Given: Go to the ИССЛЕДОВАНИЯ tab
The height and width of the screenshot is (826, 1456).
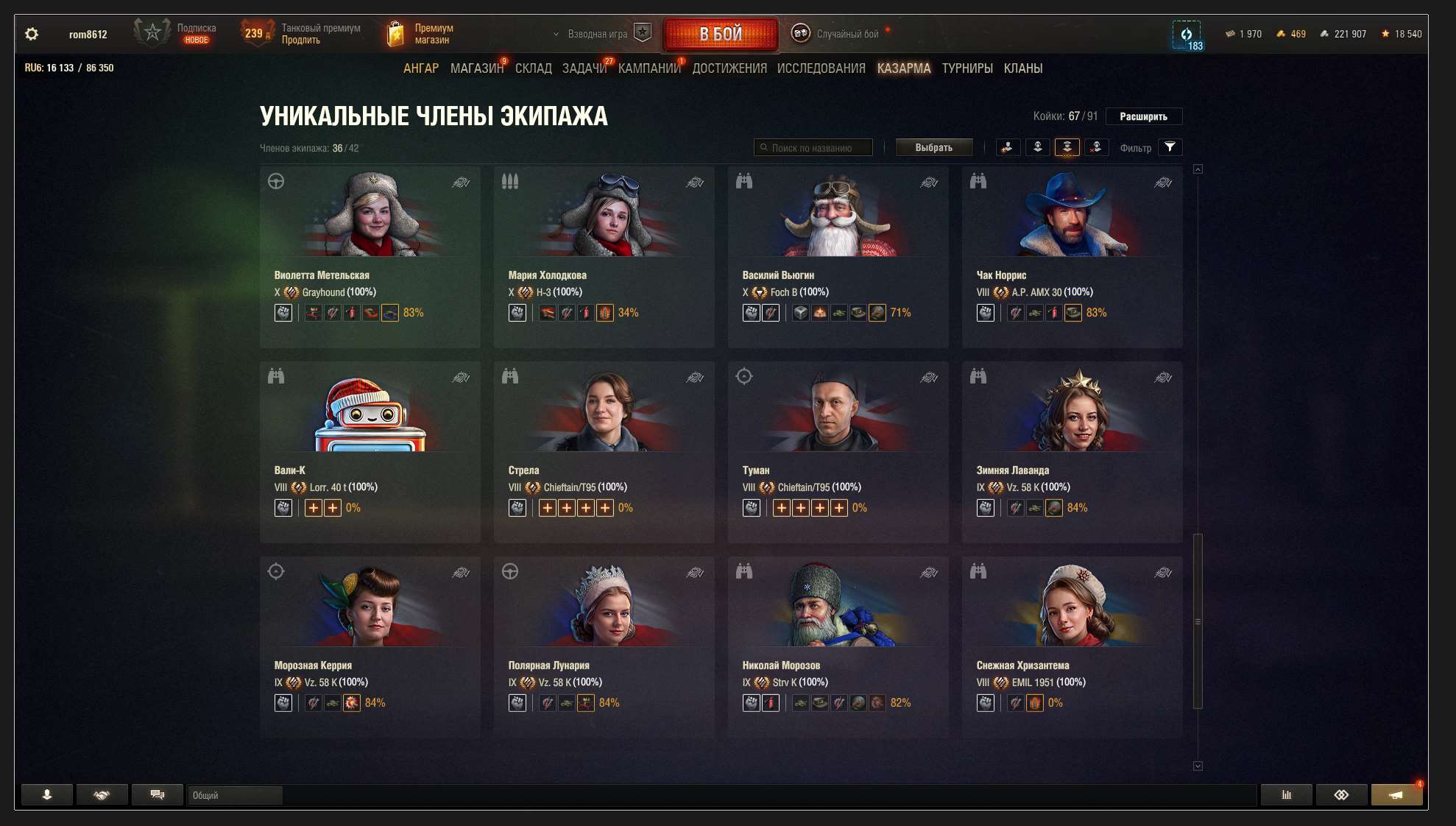Looking at the screenshot, I should click(821, 68).
